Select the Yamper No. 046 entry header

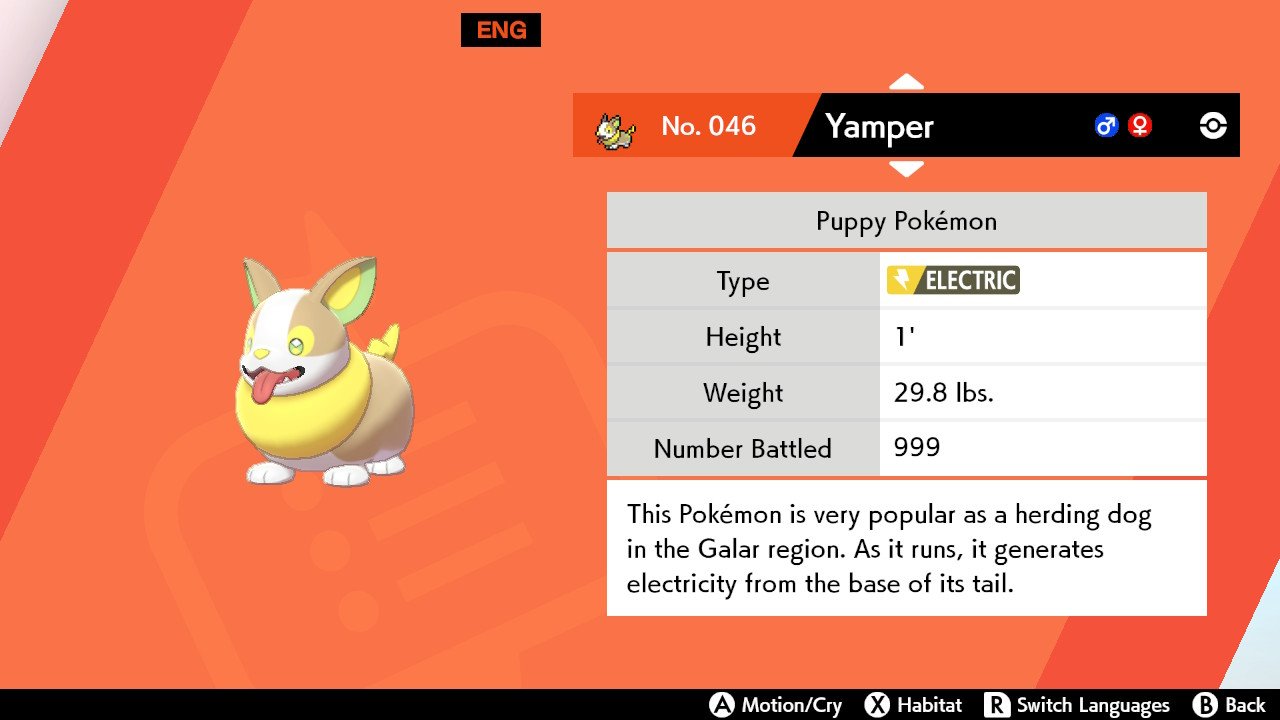(x=880, y=126)
